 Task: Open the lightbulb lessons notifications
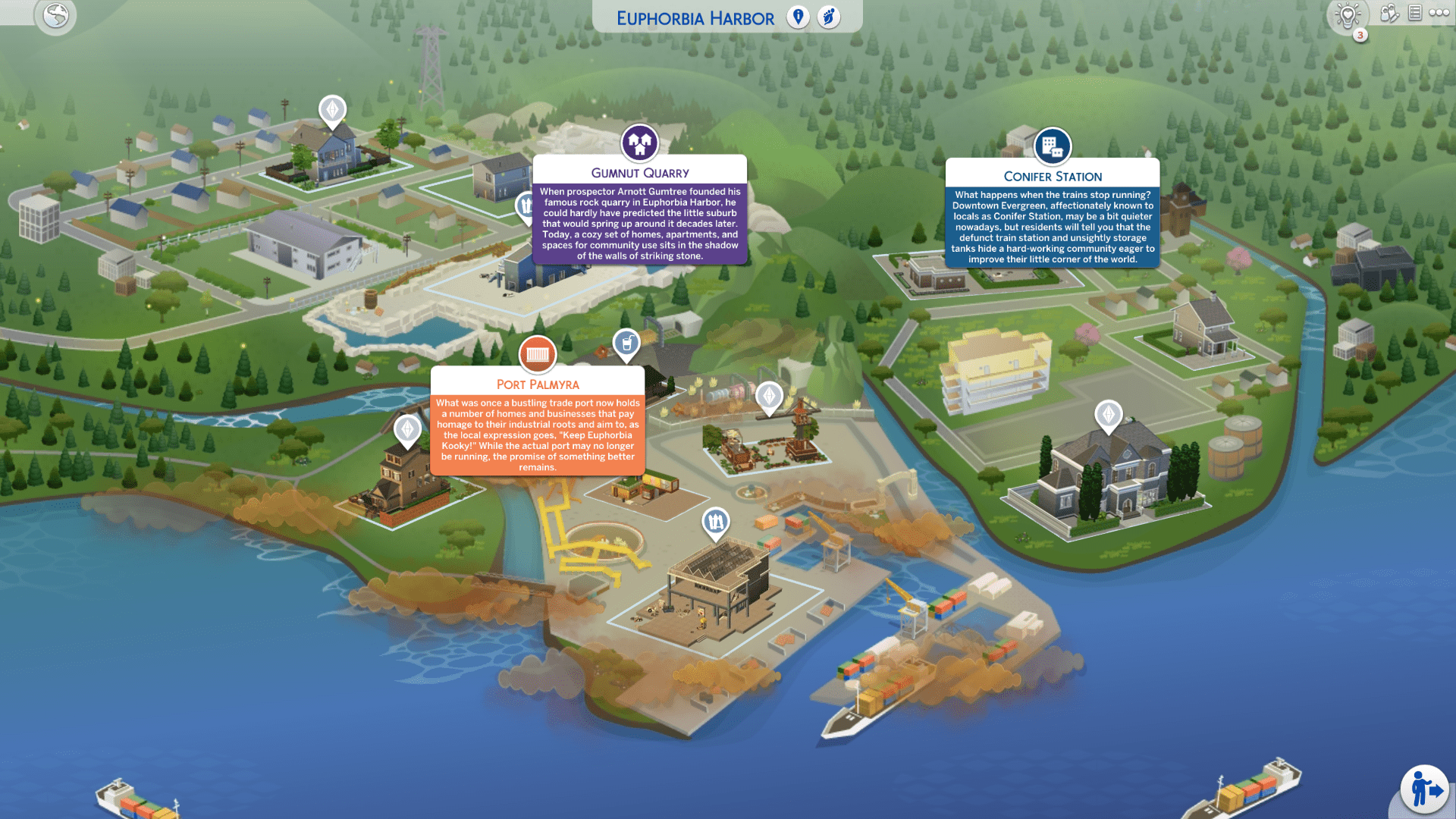[x=1348, y=16]
